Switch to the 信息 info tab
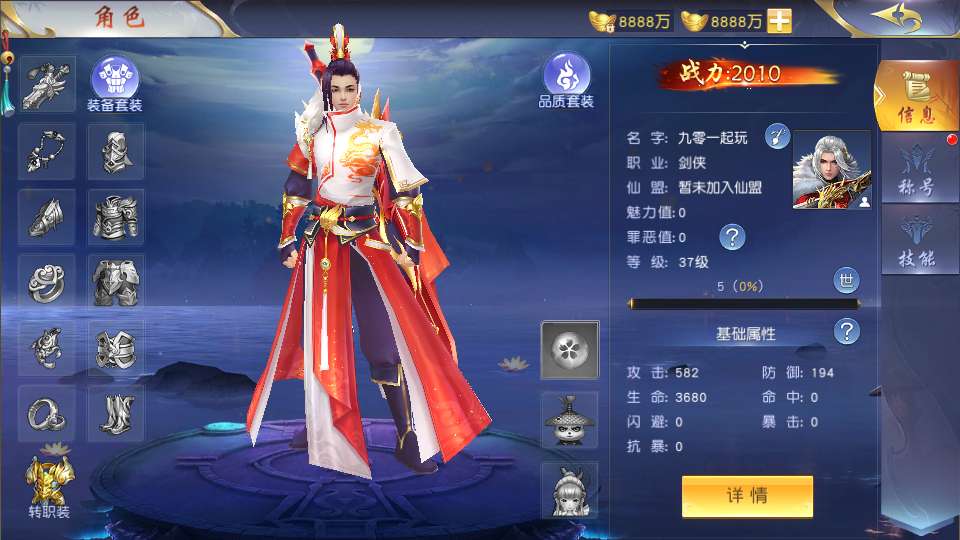 pos(915,97)
